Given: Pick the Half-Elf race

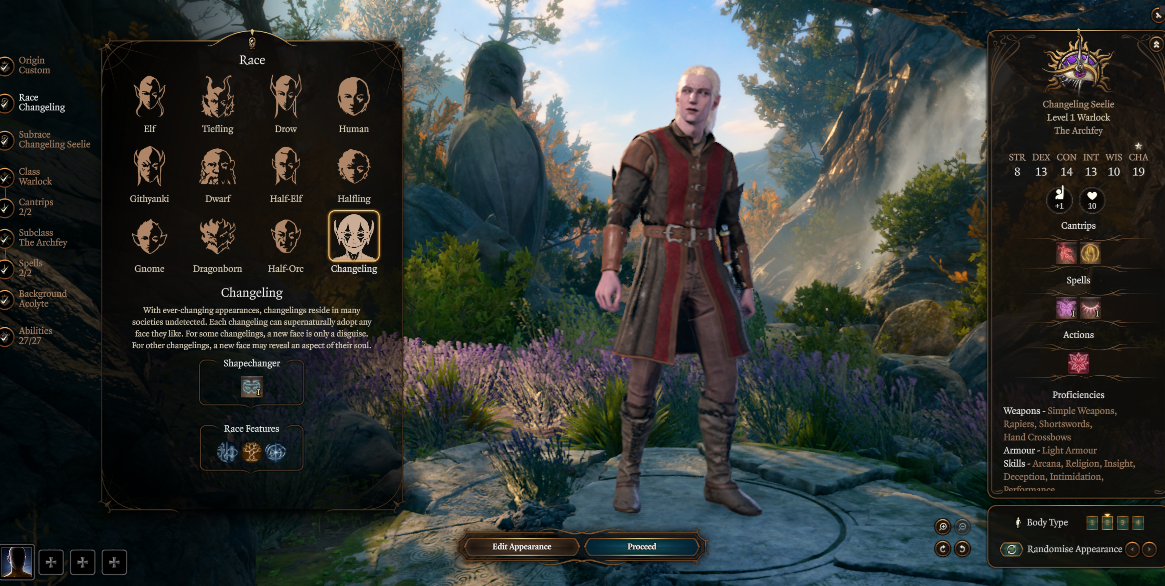Looking at the screenshot, I should 285,167.
